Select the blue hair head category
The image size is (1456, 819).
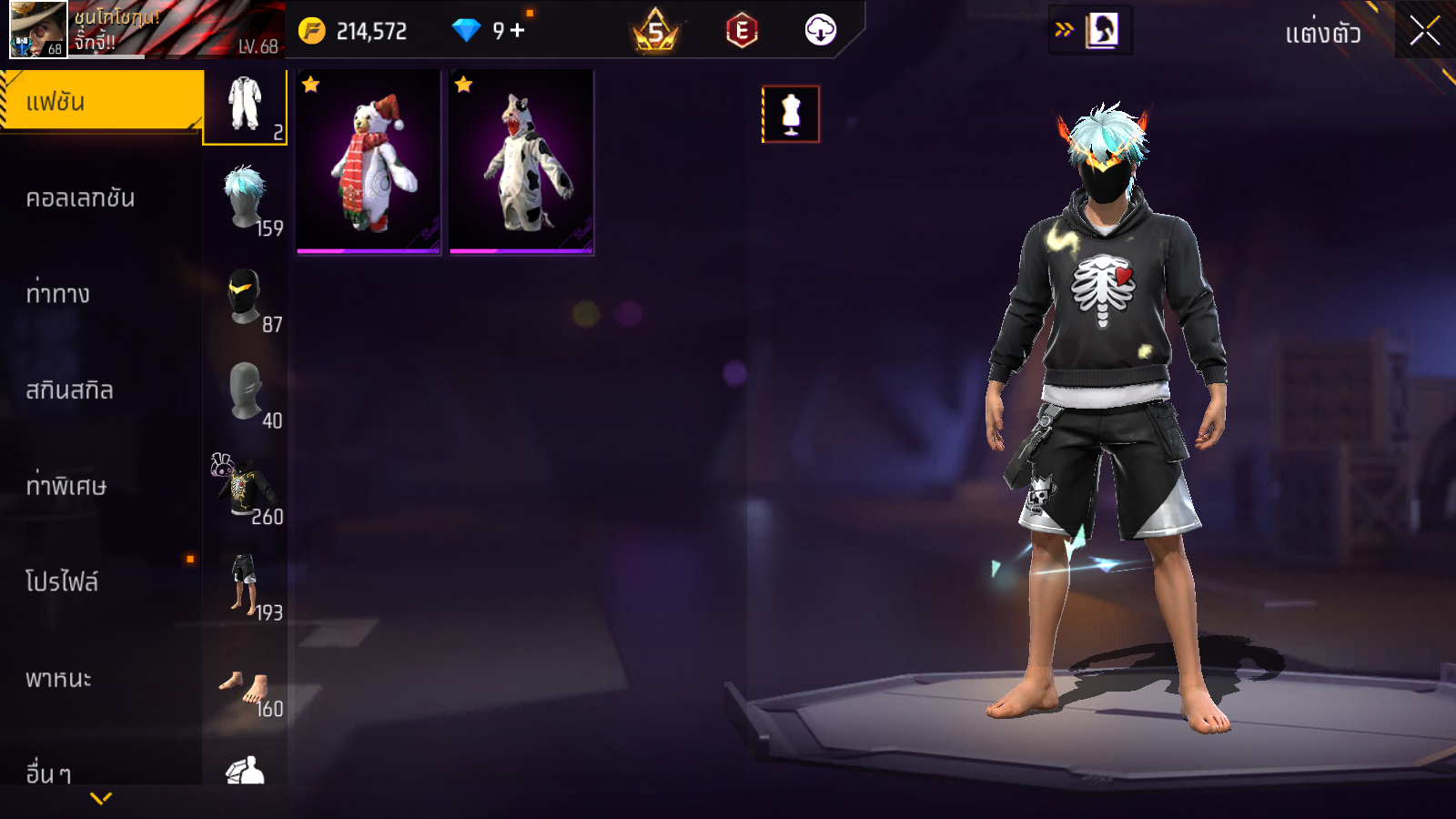coord(246,200)
